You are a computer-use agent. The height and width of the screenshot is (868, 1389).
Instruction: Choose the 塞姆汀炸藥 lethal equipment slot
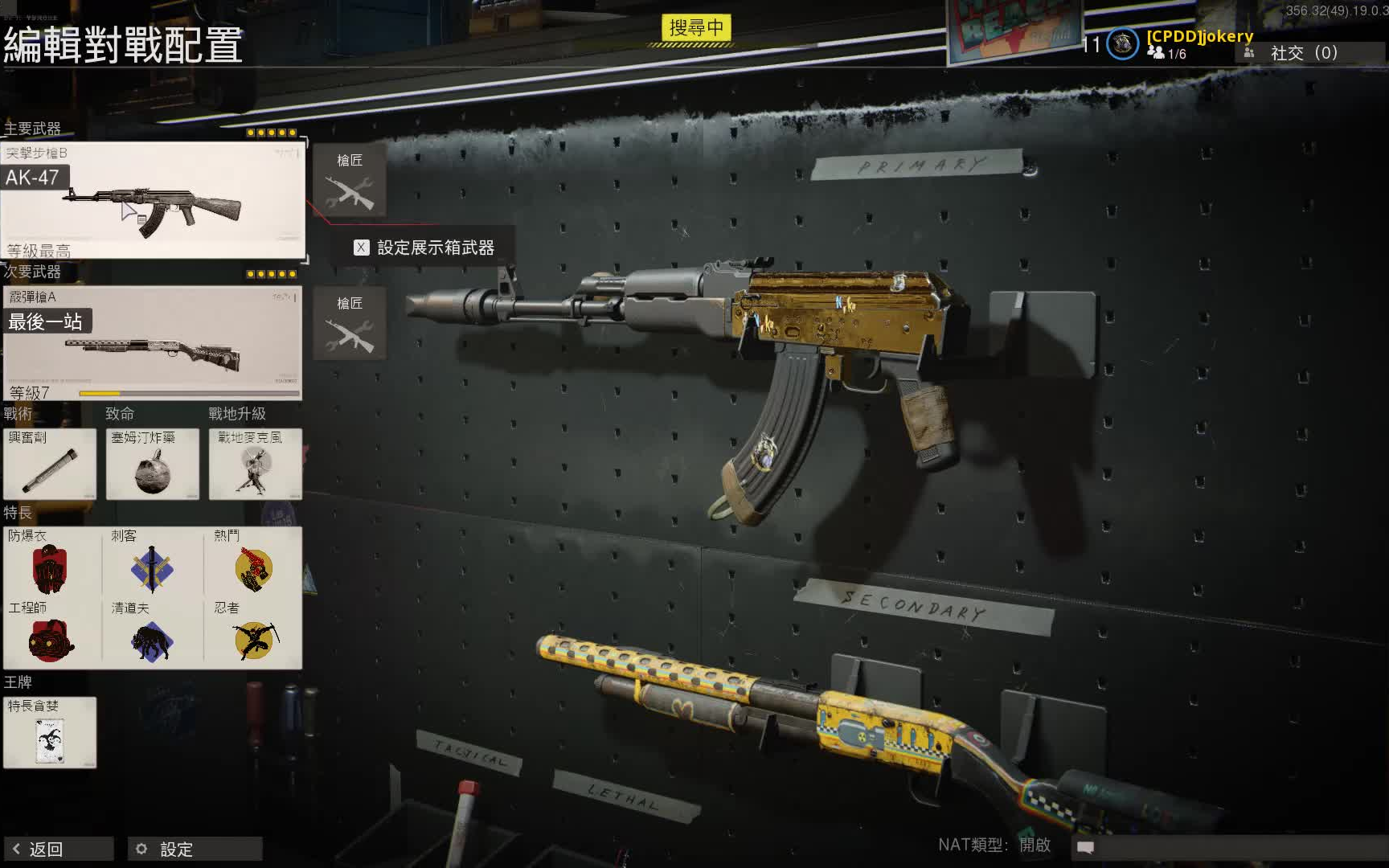[x=153, y=465]
